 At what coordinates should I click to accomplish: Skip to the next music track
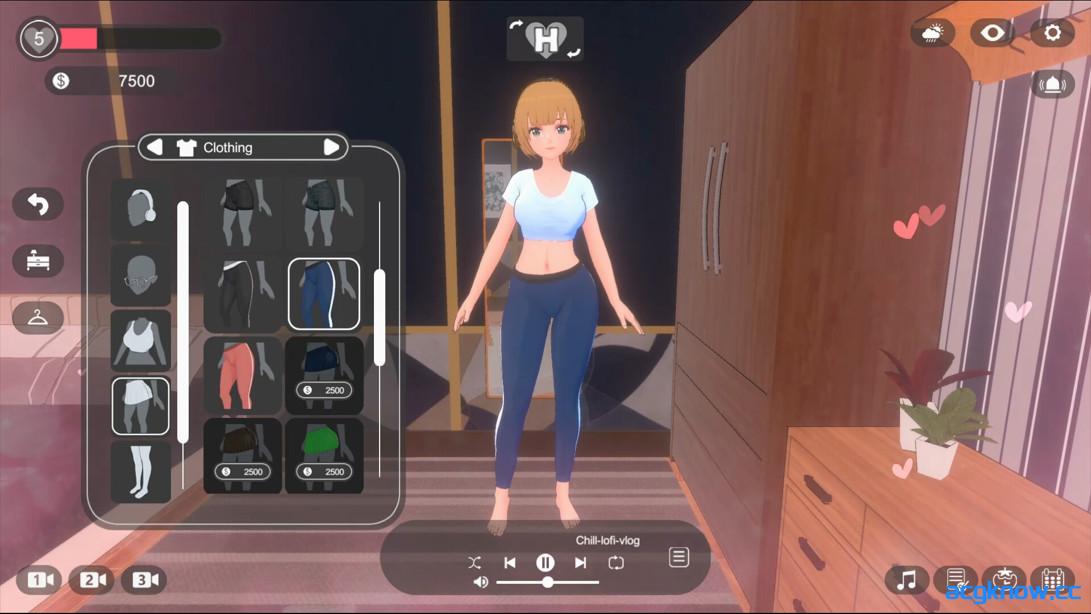(x=580, y=563)
